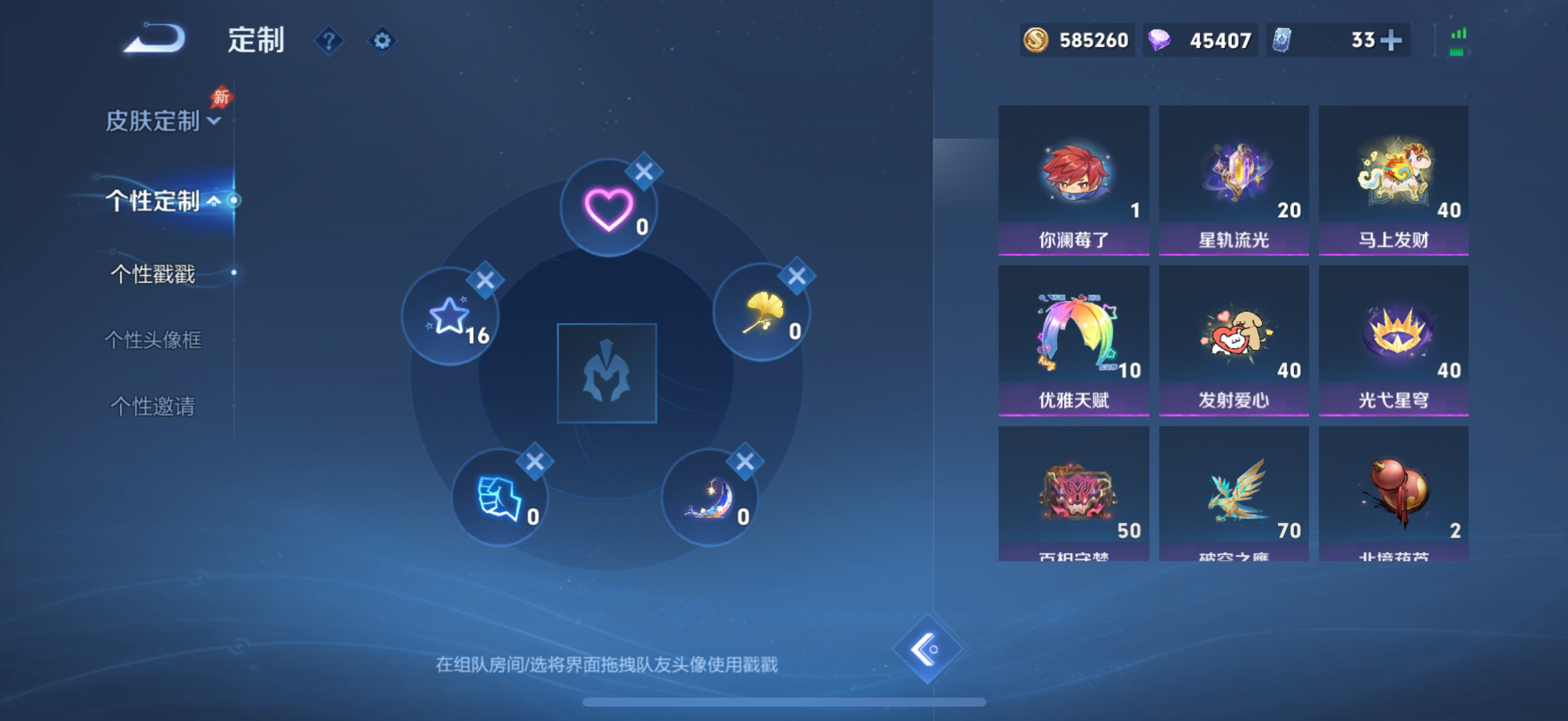The image size is (1568, 721).
Task: Click the green network signal indicator
Action: point(1457,38)
